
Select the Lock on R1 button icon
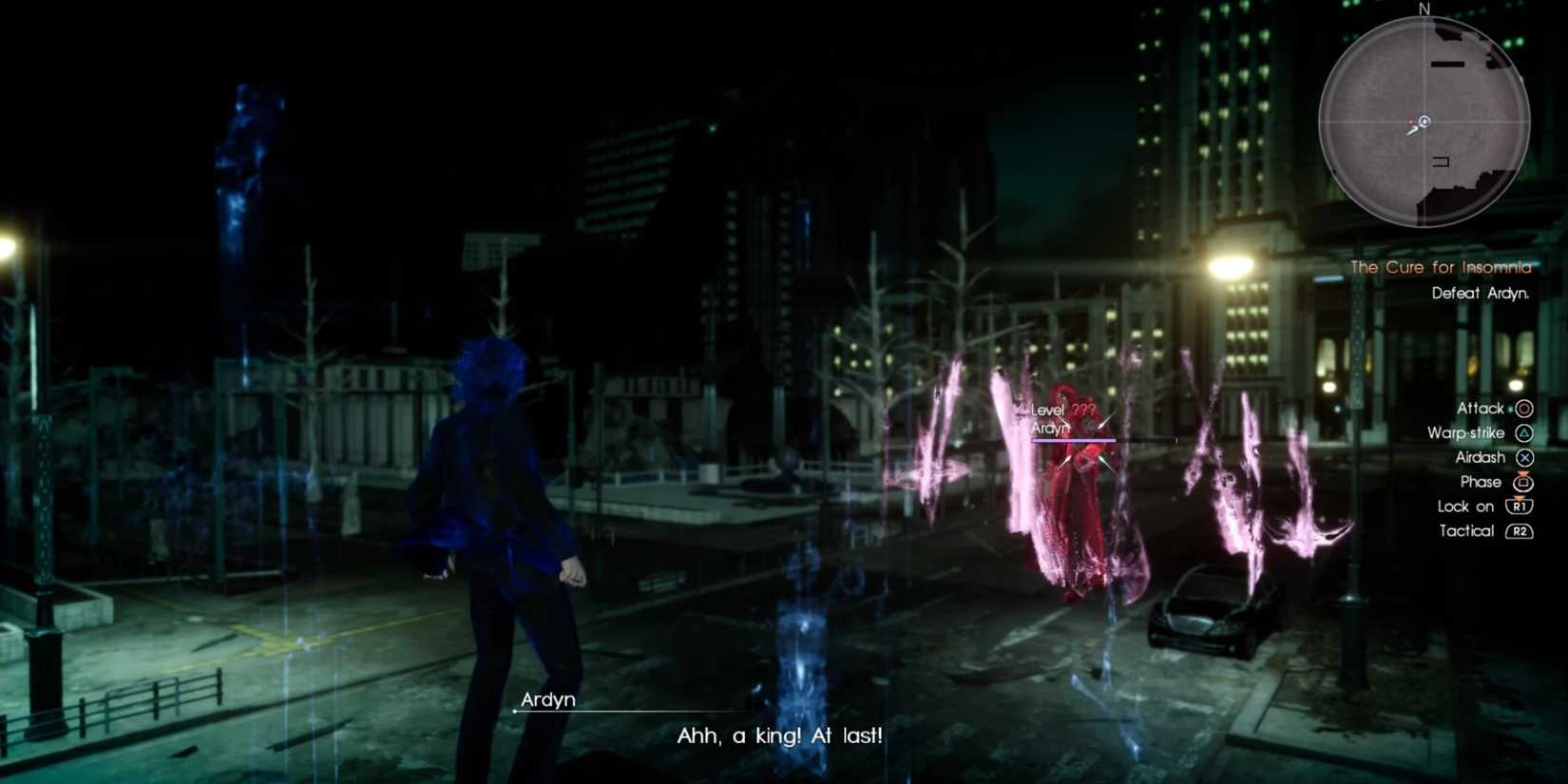(1520, 507)
